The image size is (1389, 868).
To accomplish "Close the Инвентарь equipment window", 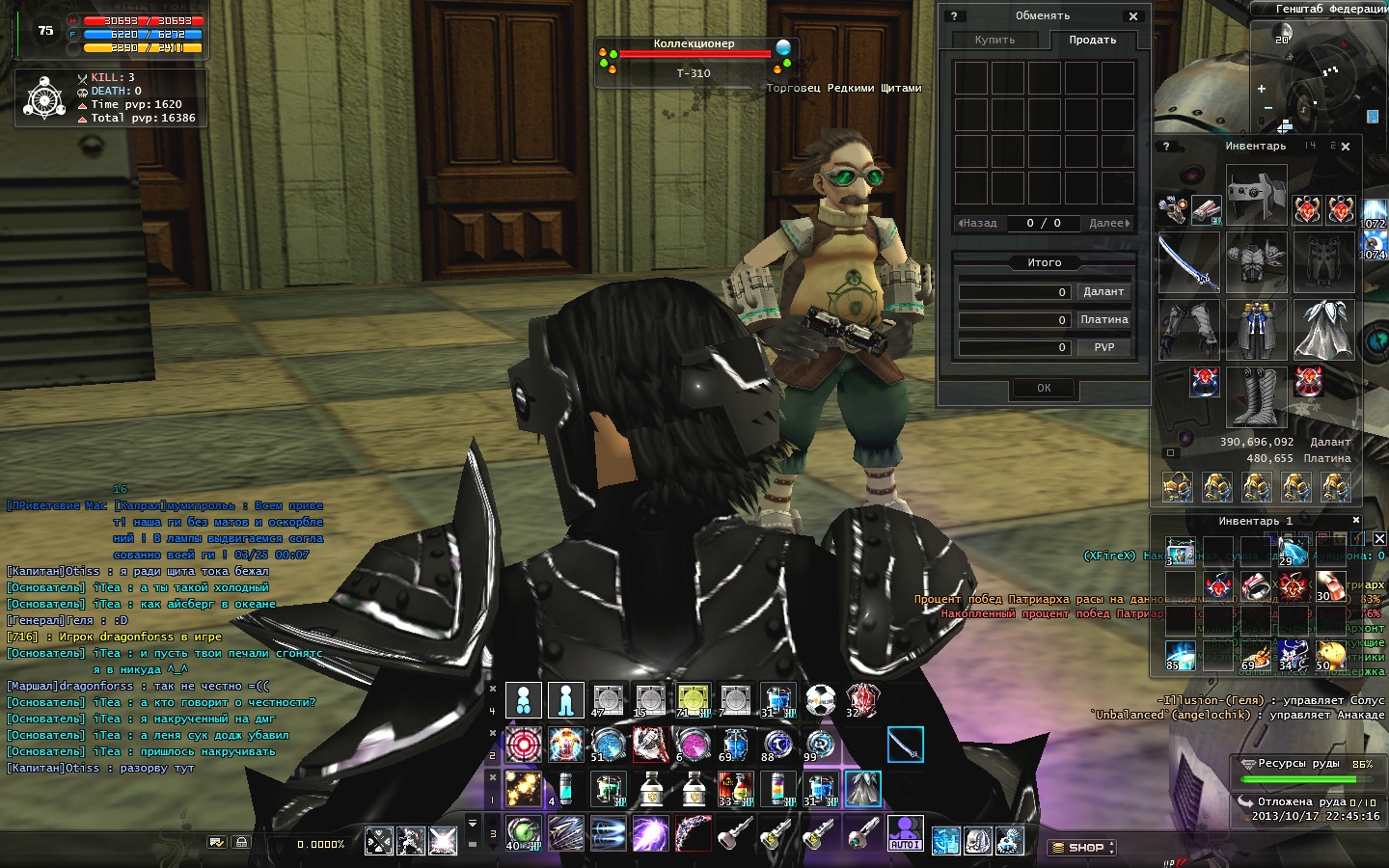I will point(1346,147).
